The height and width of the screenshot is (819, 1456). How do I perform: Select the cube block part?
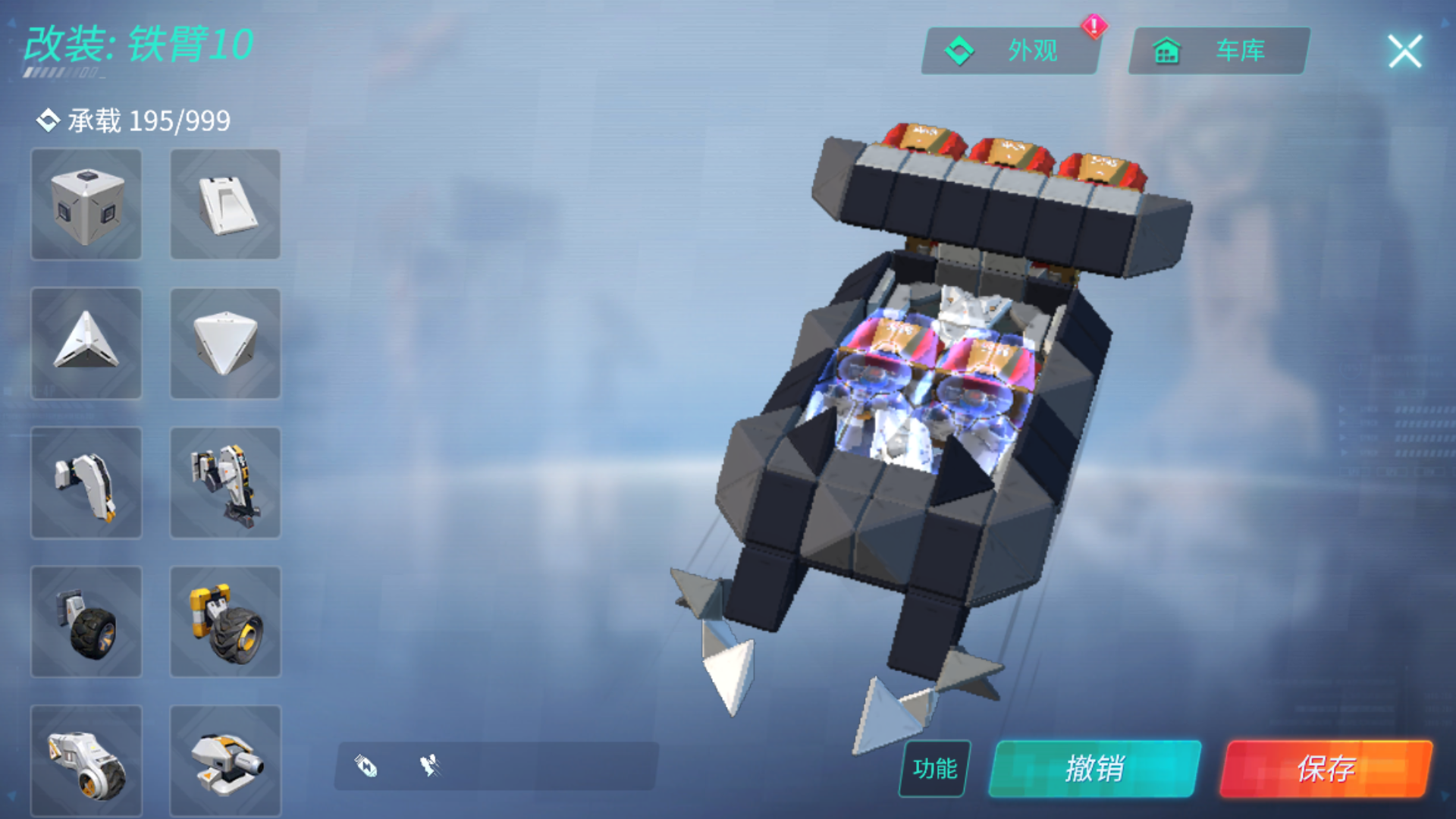click(x=86, y=205)
